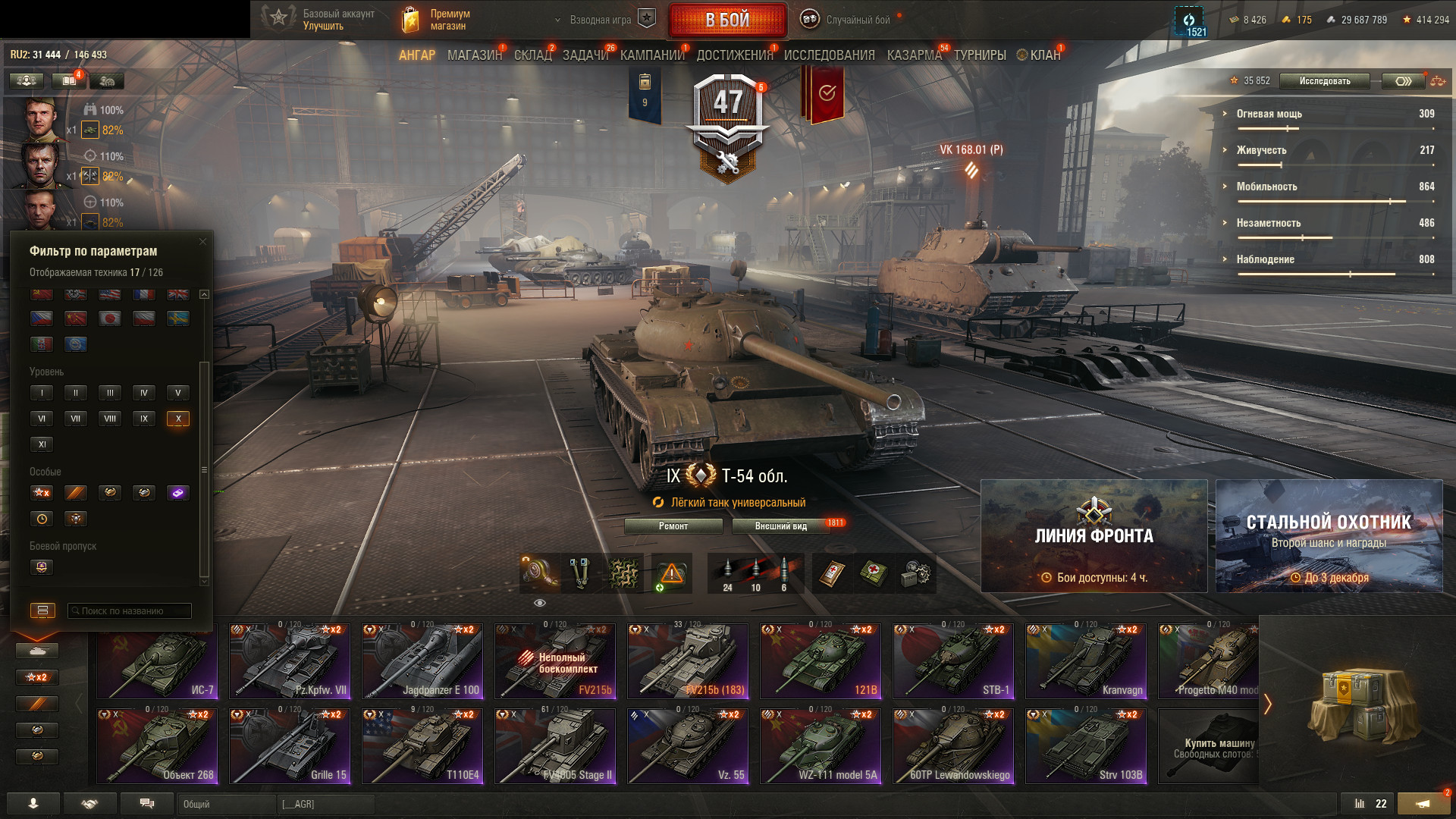Select the ИС-7 tank in carousel
Image resolution: width=1456 pixels, height=819 pixels.
click(157, 661)
